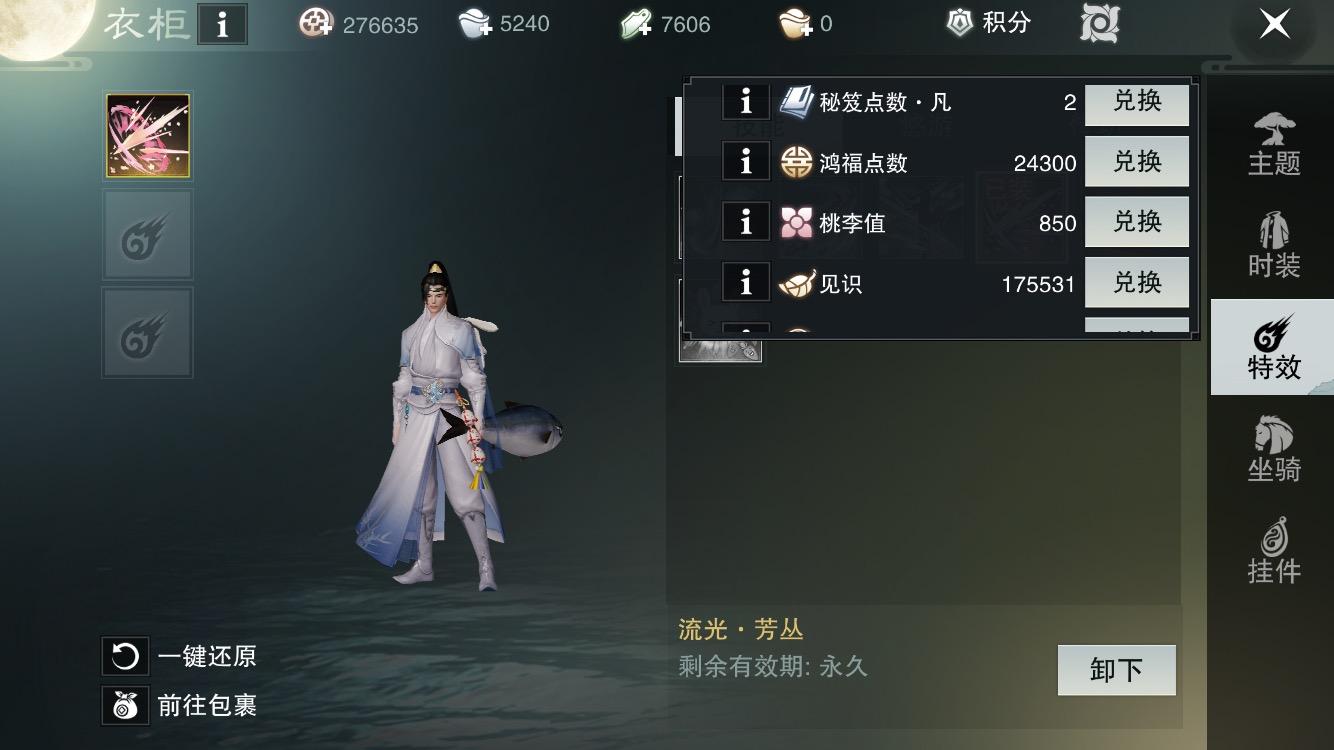
Task: Open the ornate exchange icon in top right
Action: point(1097,25)
